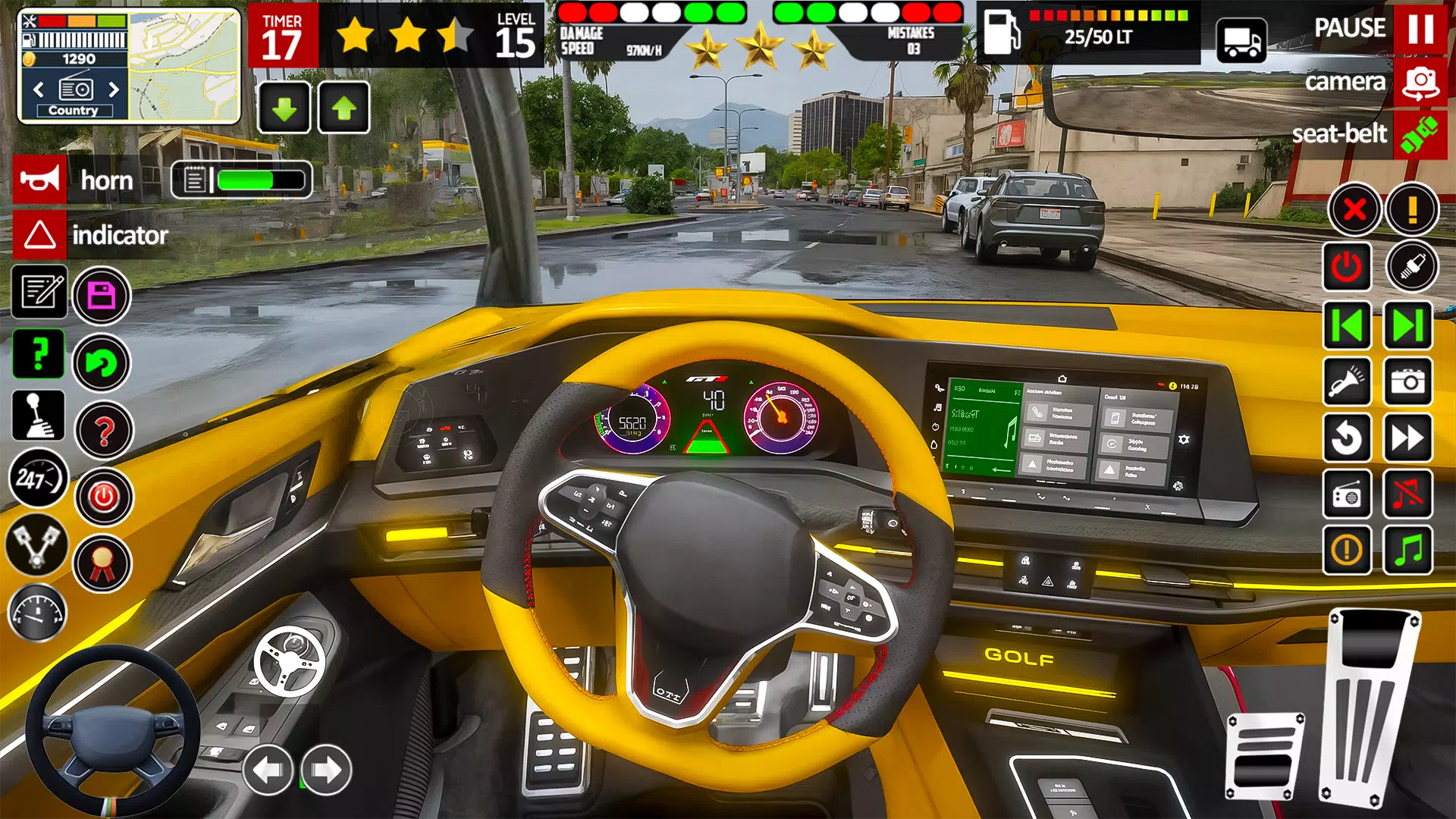The width and height of the screenshot is (1456, 819).
Task: Adjust the horn strength bar
Action: [x=243, y=180]
